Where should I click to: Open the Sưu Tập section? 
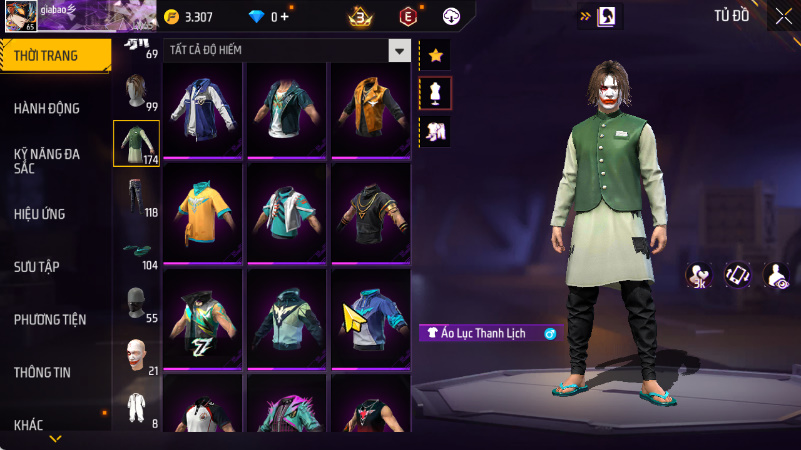click(37, 266)
